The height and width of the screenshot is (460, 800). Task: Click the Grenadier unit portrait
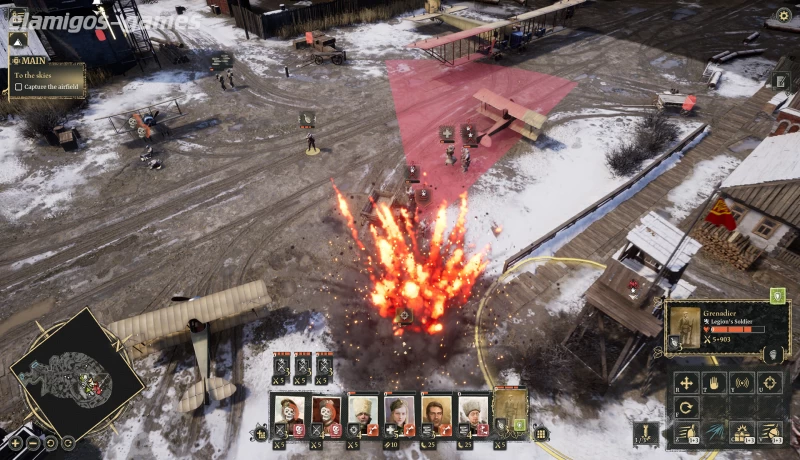tap(686, 328)
